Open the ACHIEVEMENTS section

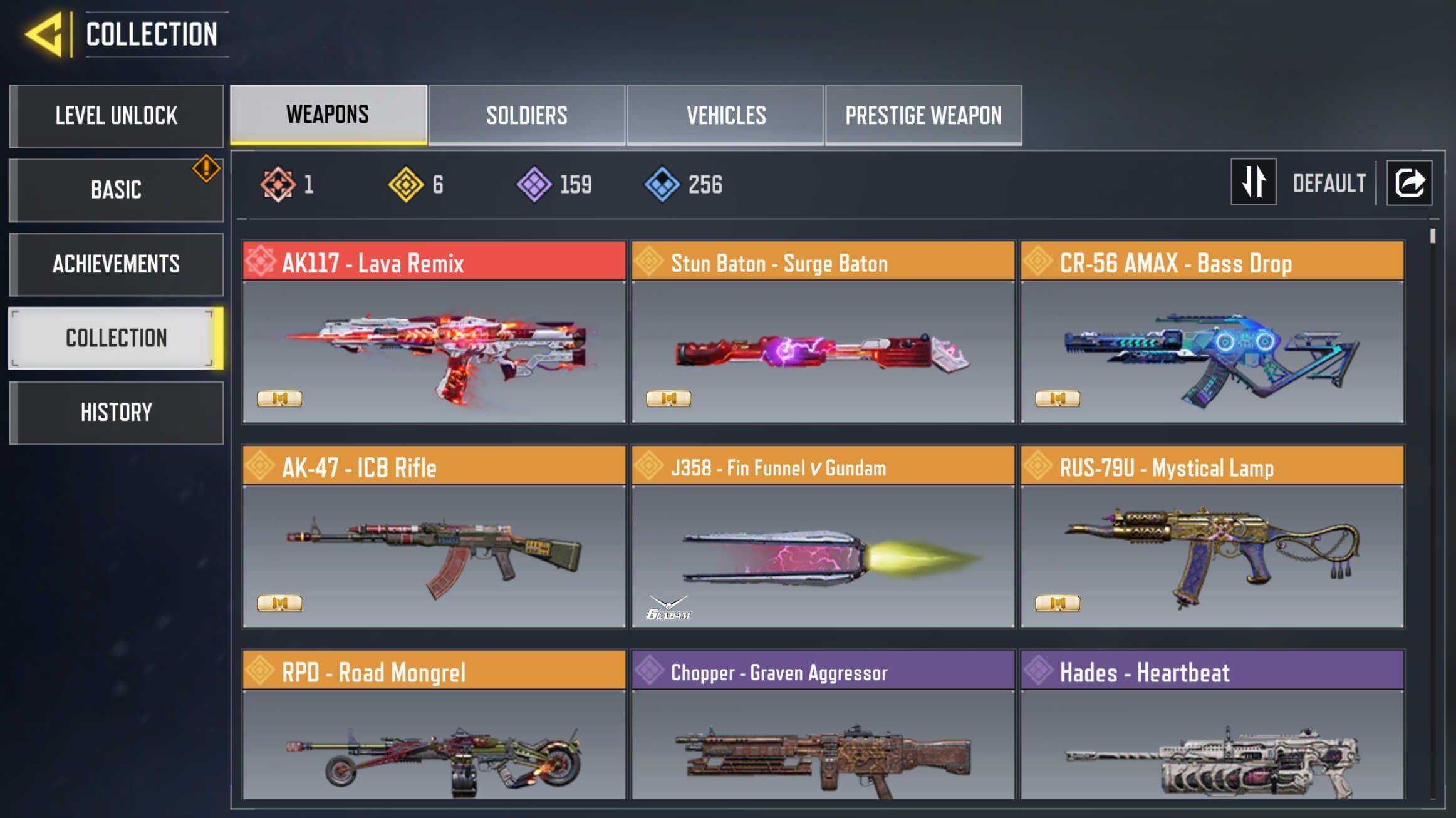click(x=117, y=264)
